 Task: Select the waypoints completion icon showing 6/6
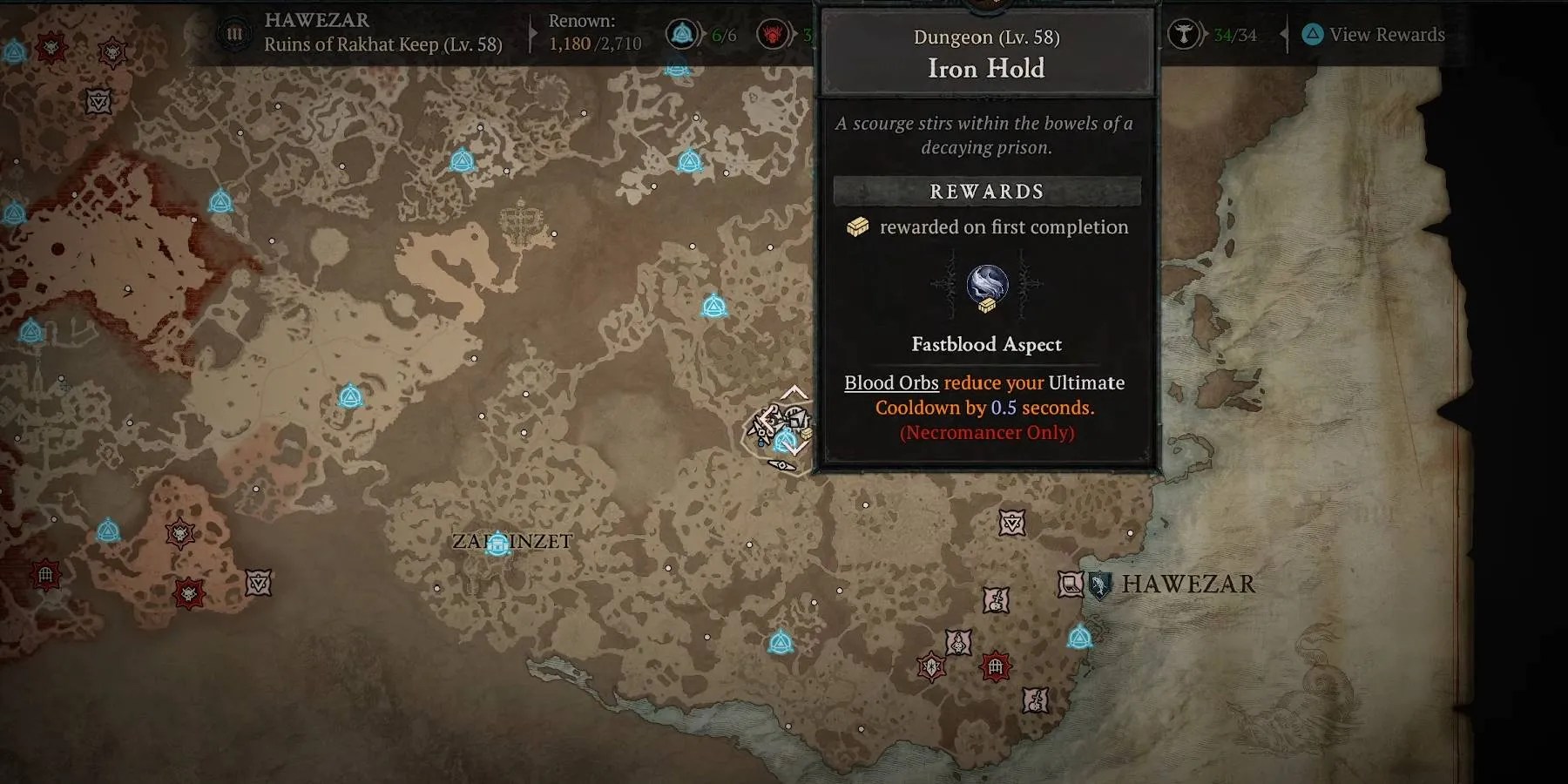pos(683,35)
